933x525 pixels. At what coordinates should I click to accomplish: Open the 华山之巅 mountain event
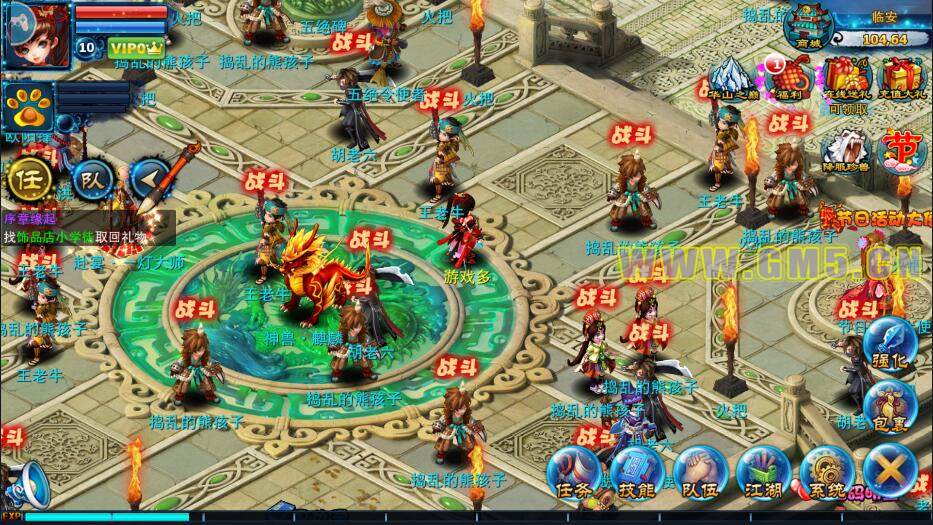coord(734,78)
